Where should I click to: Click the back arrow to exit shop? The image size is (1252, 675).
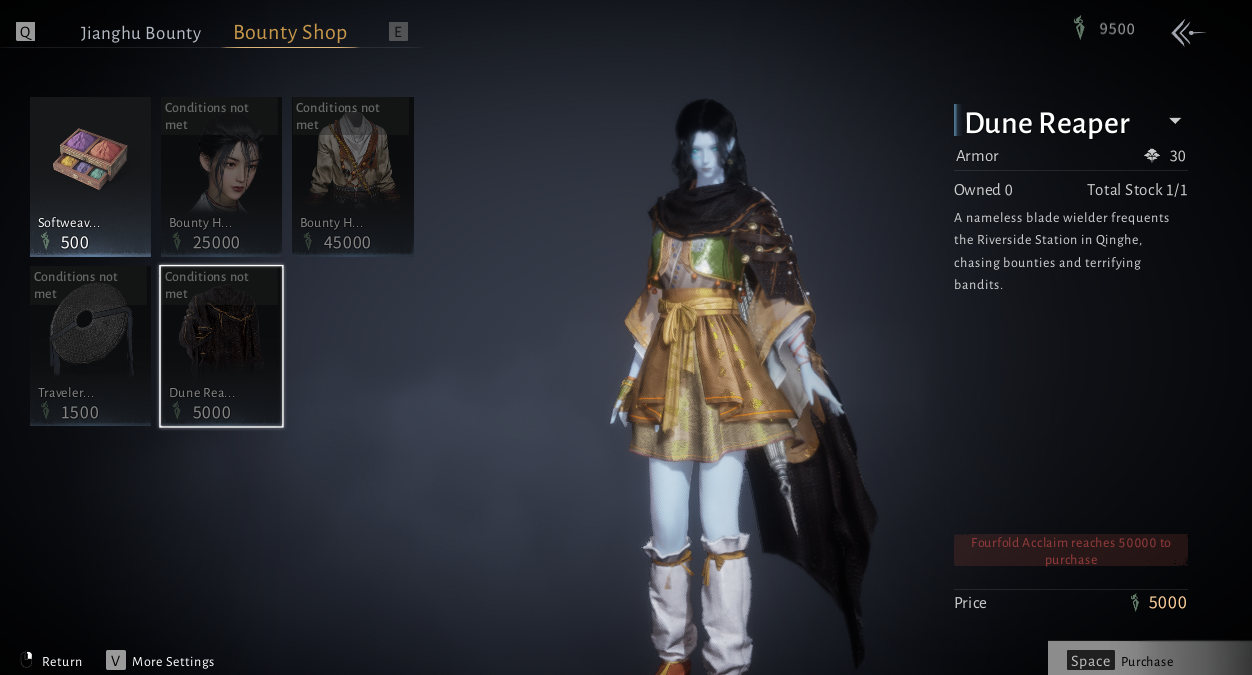[x=1187, y=33]
